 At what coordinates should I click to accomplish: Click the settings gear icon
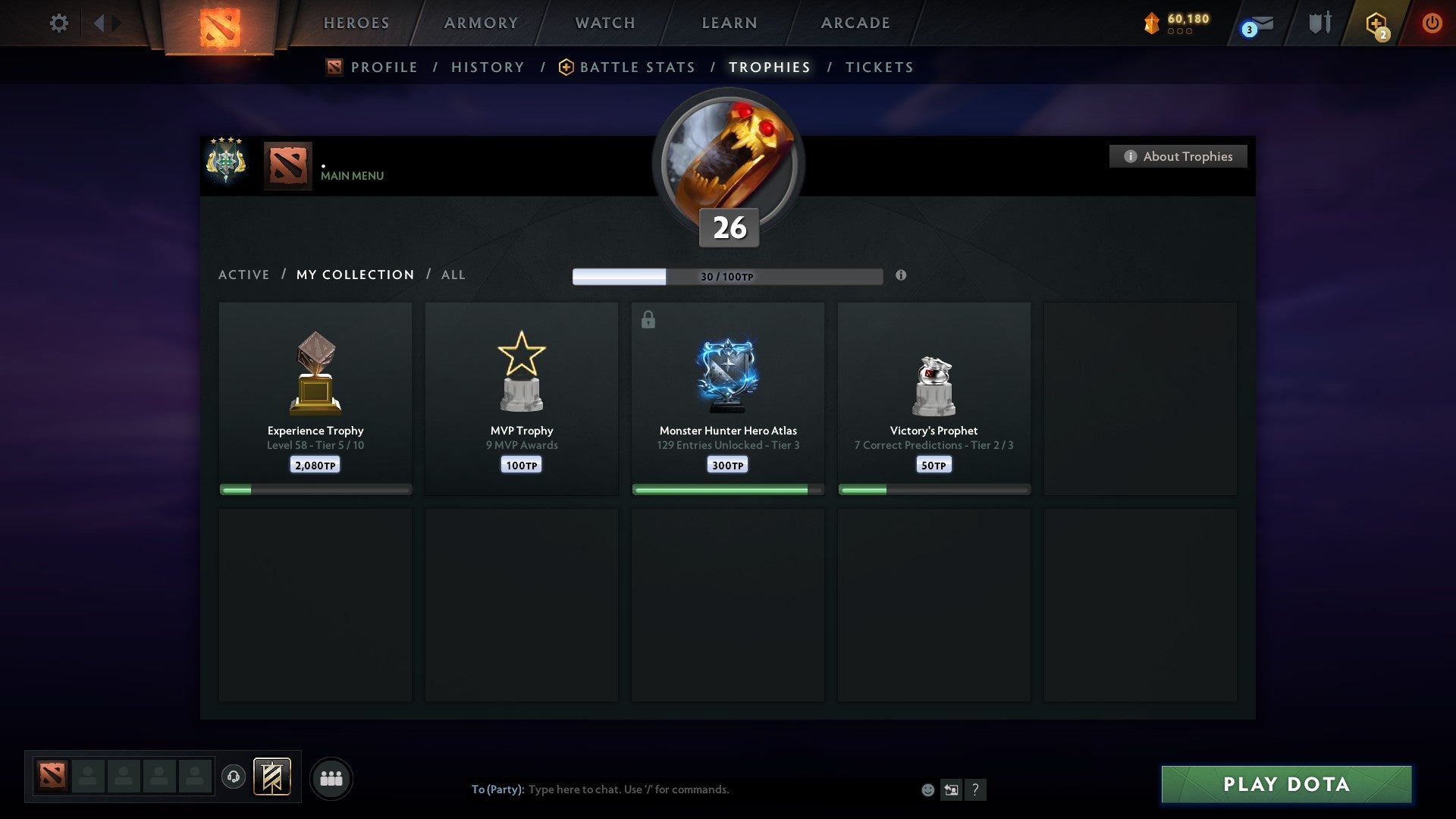click(x=59, y=23)
